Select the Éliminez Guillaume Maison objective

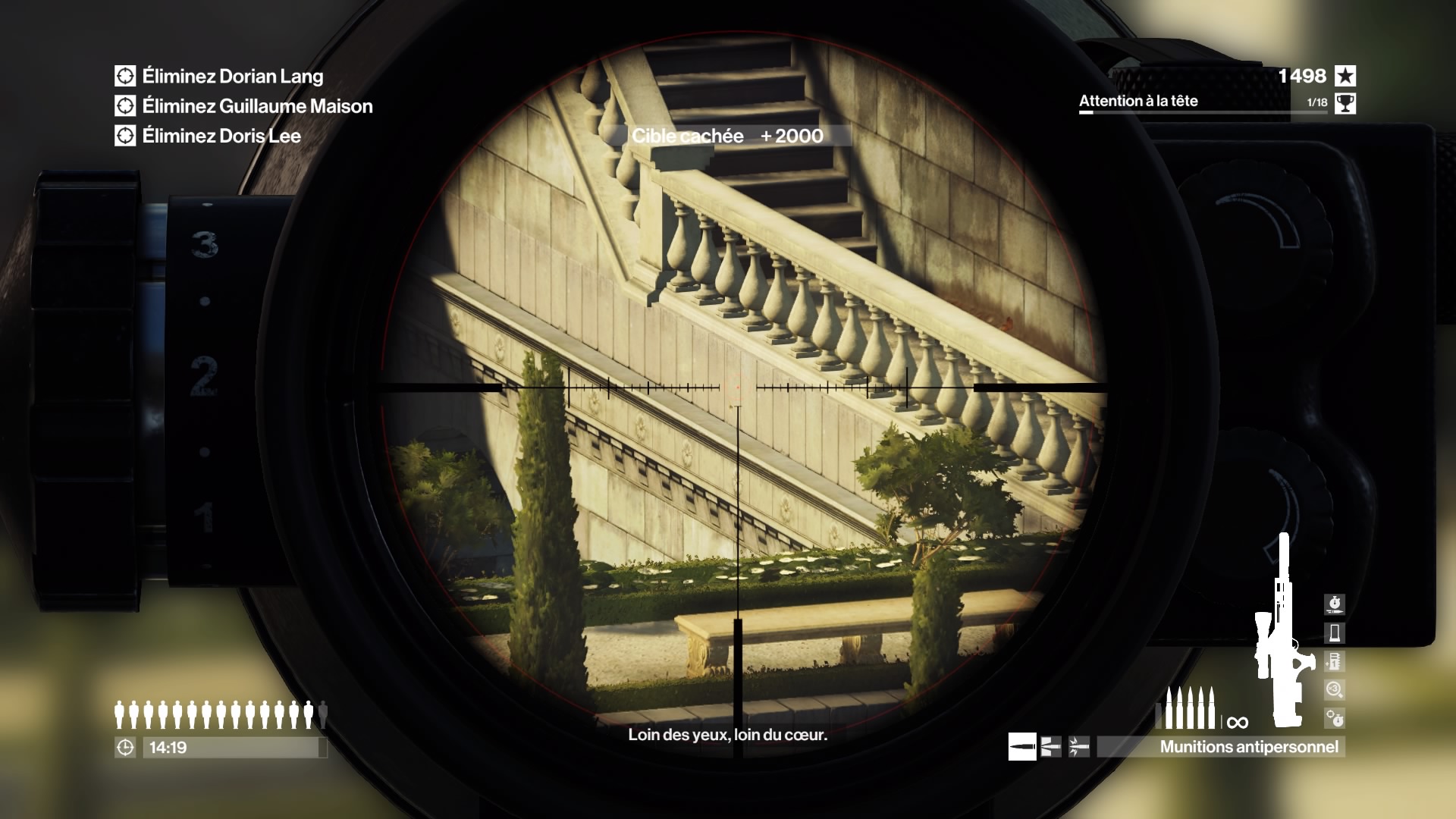pyautogui.click(x=257, y=106)
